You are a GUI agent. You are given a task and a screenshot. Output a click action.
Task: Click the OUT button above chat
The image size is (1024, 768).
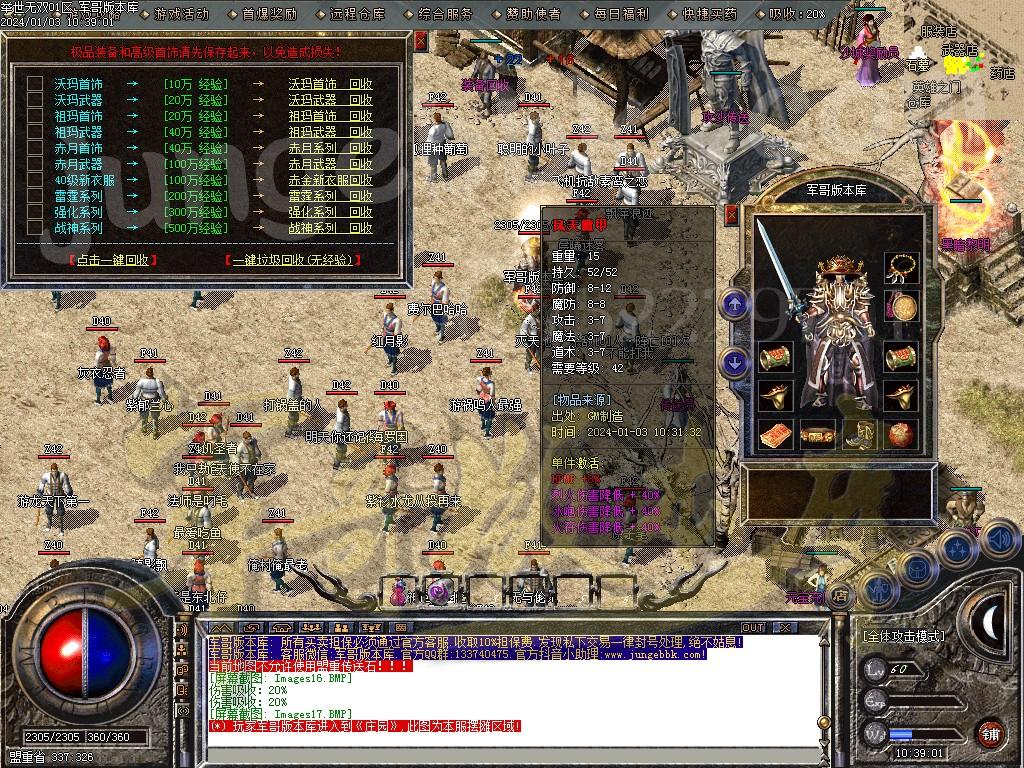tap(752, 627)
